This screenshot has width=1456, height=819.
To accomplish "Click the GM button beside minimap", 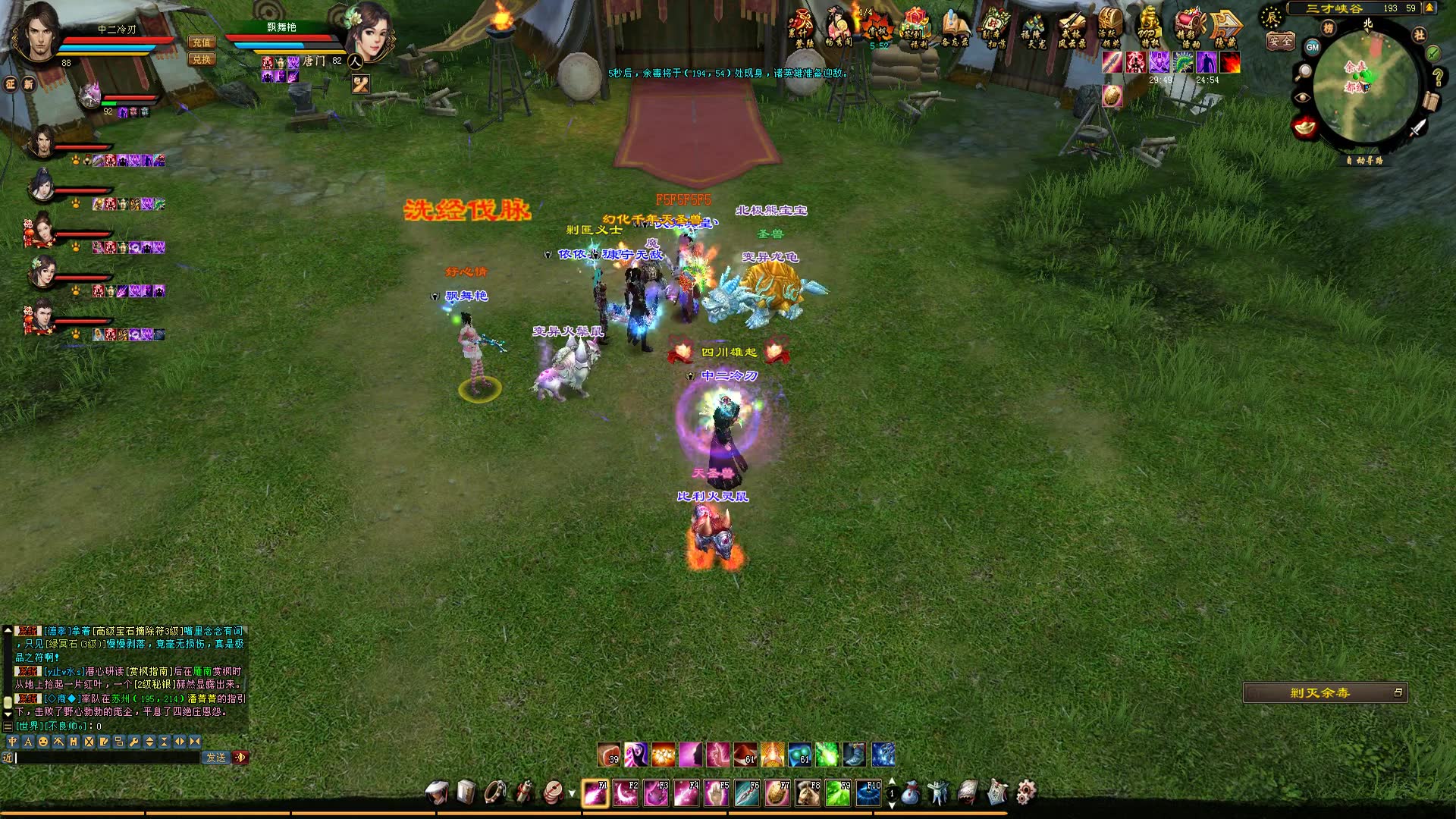I will 1313,47.
